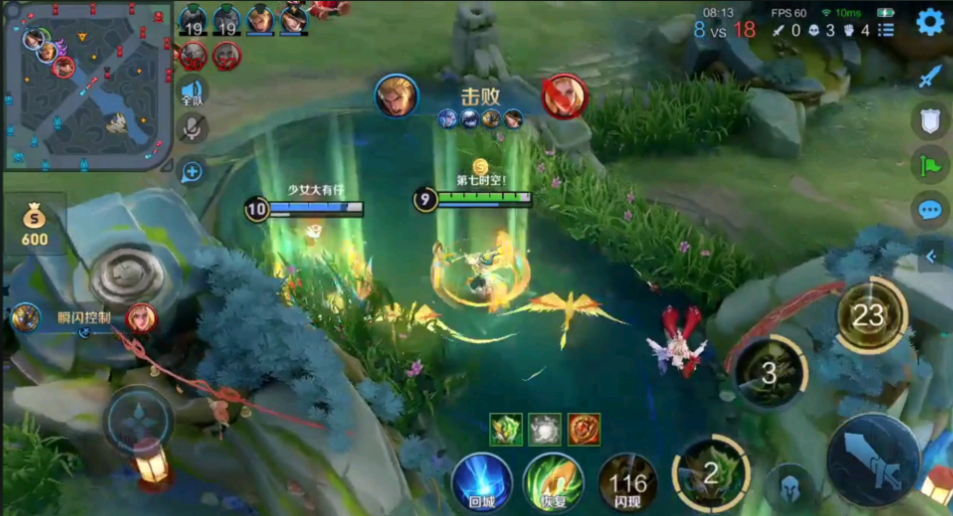Use the 回城 recall skill

tap(482, 482)
